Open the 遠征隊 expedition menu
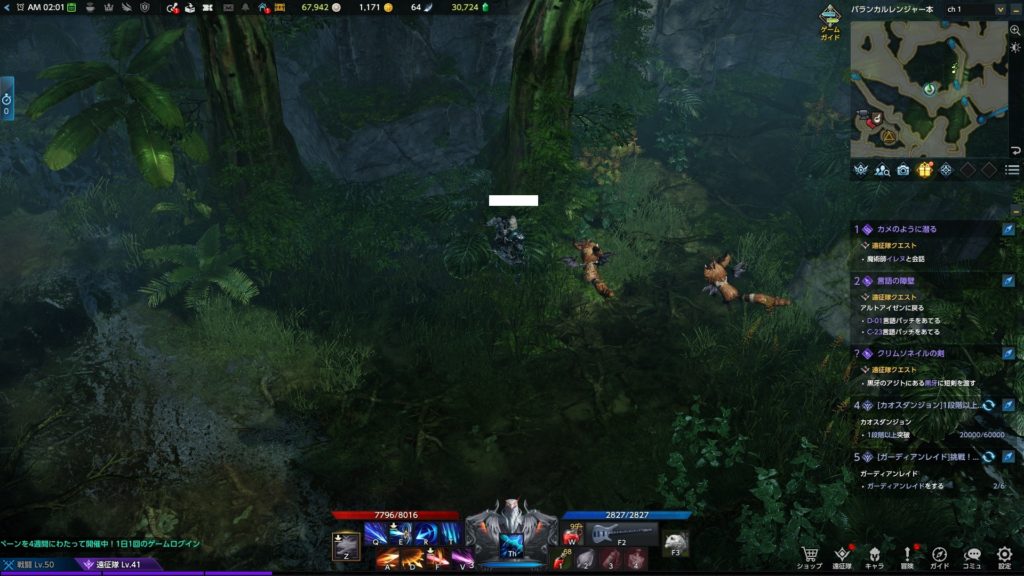 click(842, 555)
